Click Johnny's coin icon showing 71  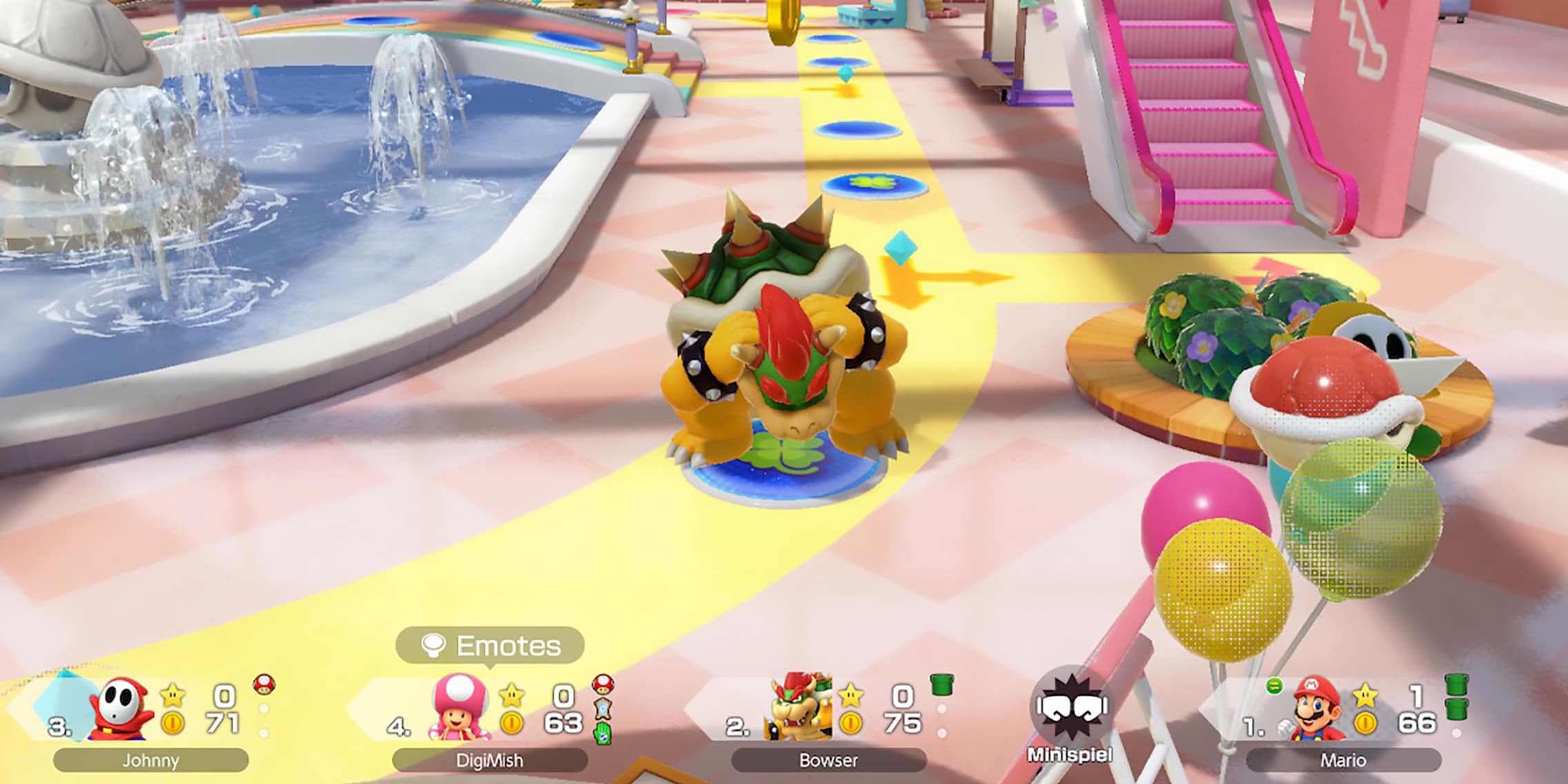tap(171, 721)
